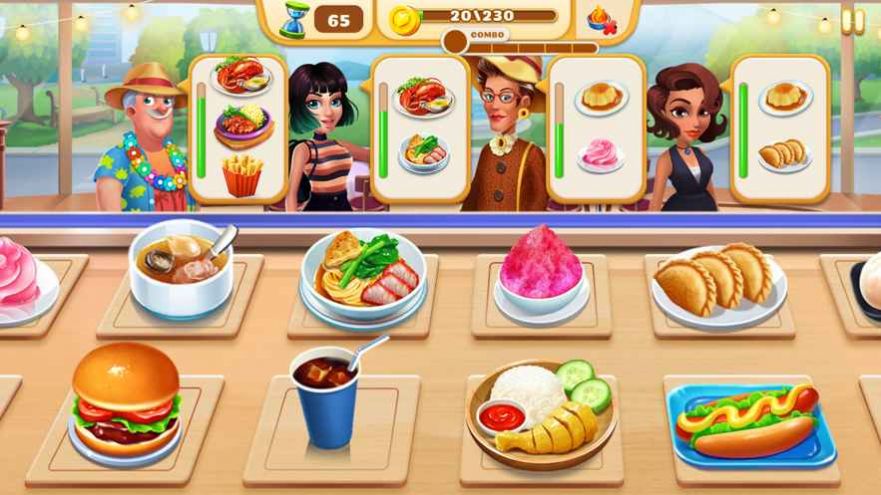Pause the game with the pause button

click(852, 21)
